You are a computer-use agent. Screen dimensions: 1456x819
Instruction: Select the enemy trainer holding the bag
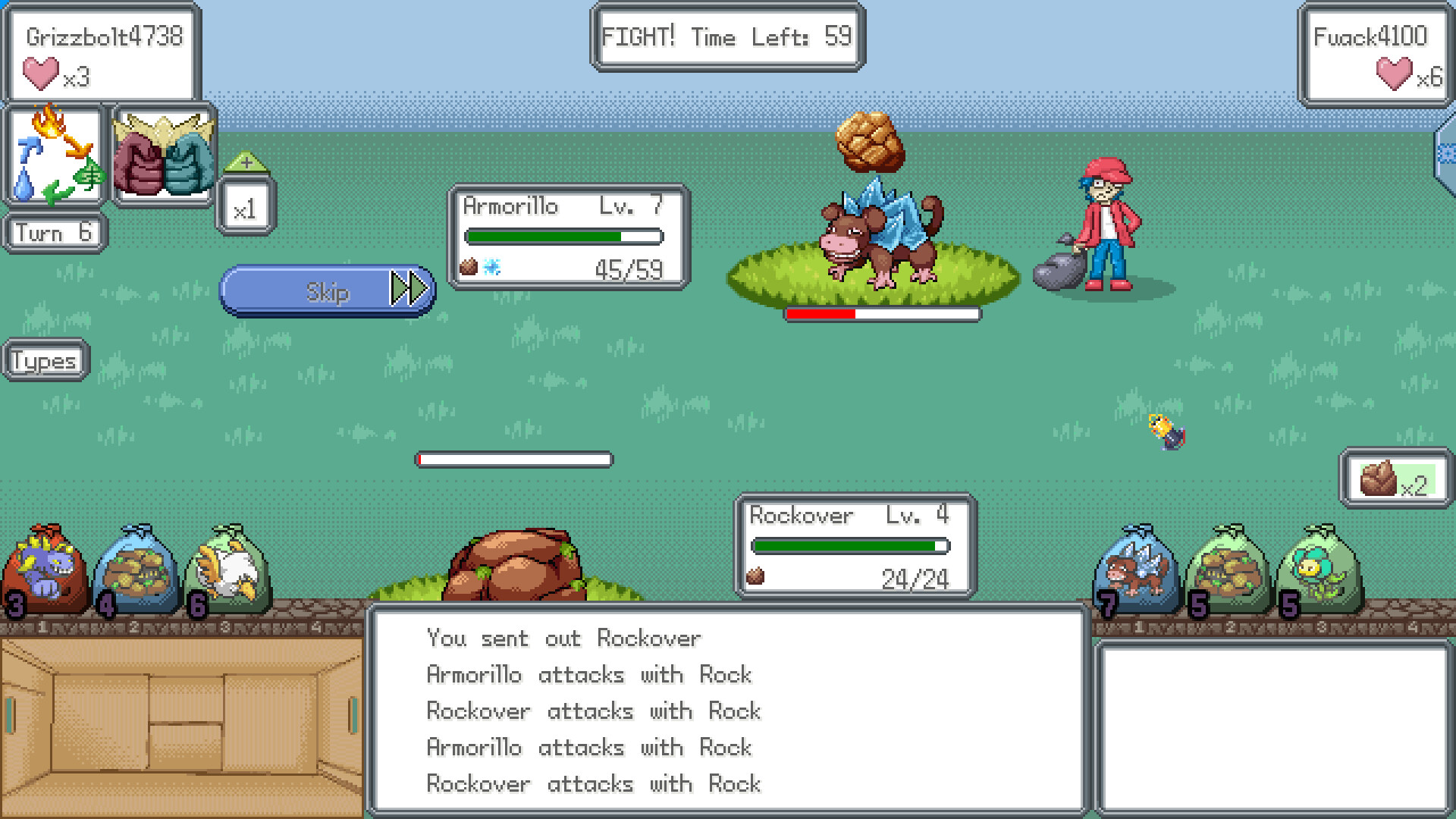tap(1107, 220)
